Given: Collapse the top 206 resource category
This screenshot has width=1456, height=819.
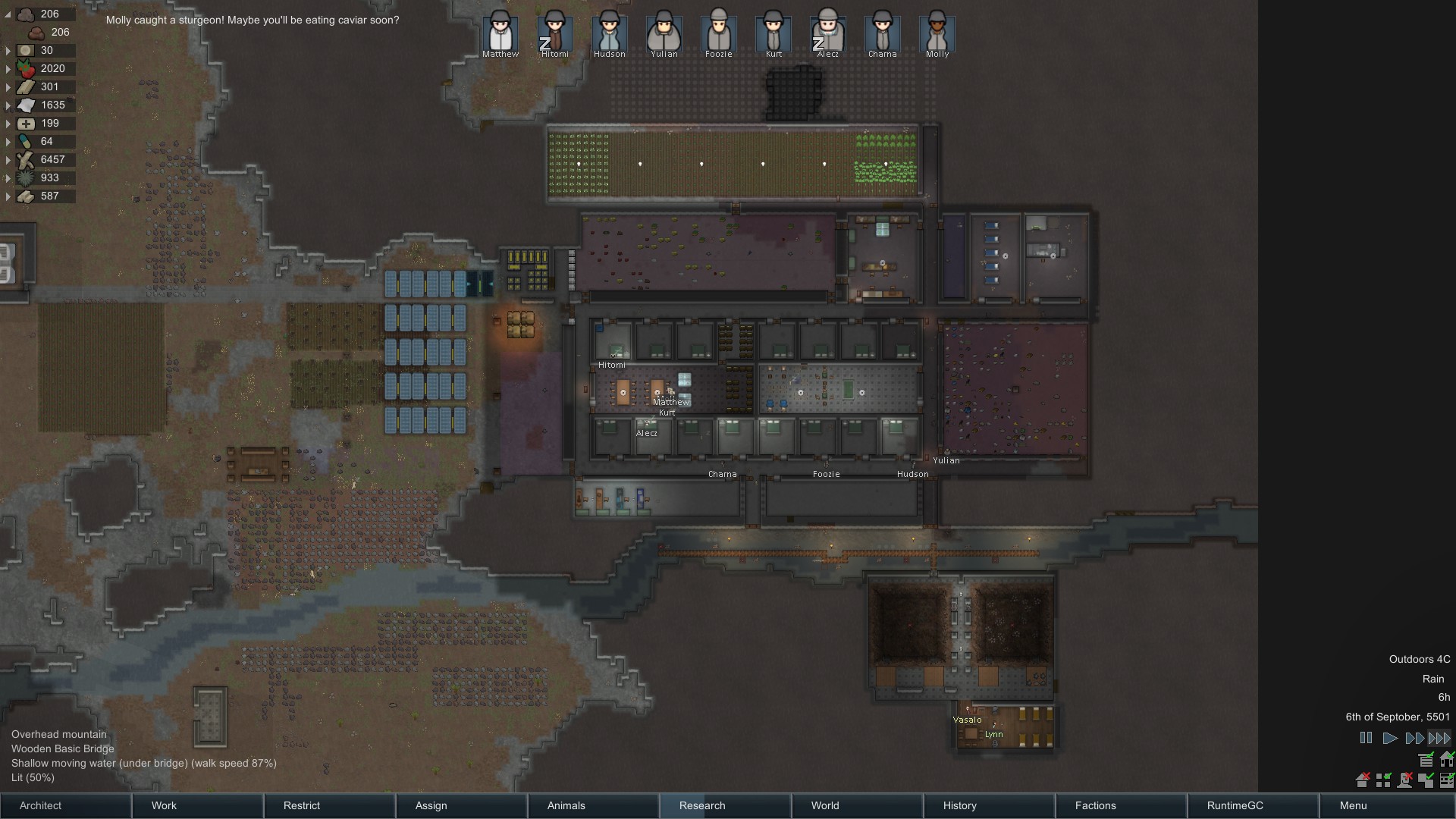Looking at the screenshot, I should click(8, 14).
